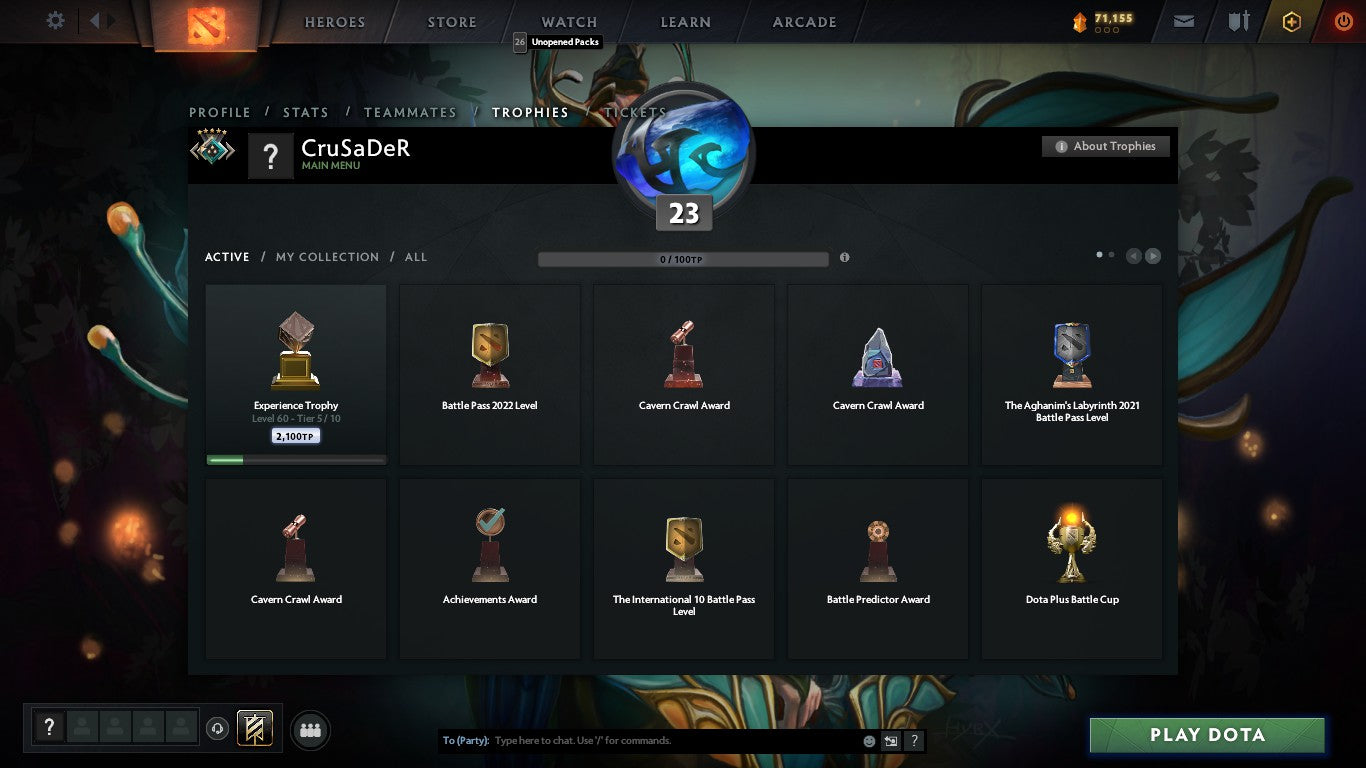Show All trophies filter
The width and height of the screenshot is (1366, 768).
click(x=416, y=257)
